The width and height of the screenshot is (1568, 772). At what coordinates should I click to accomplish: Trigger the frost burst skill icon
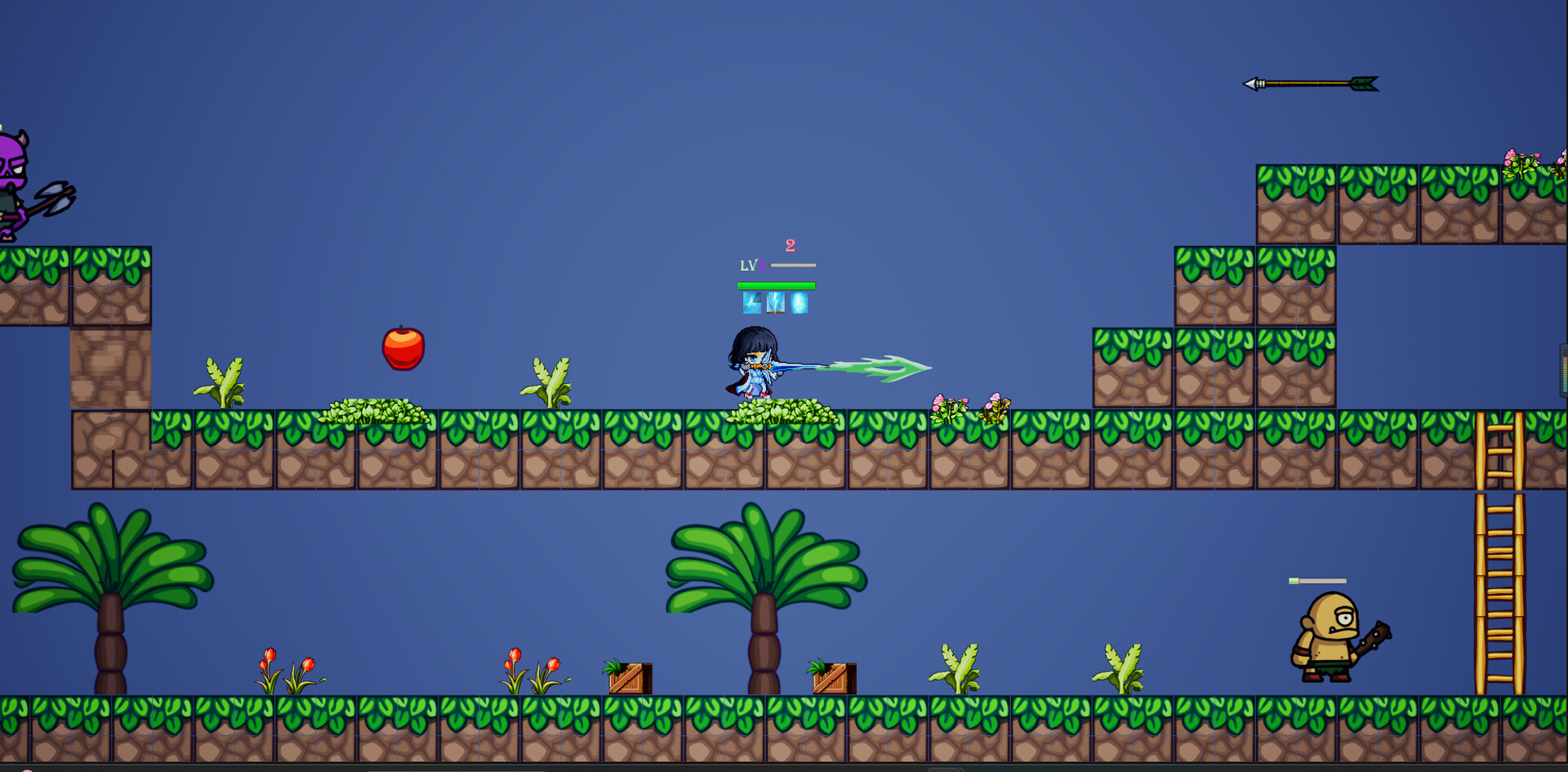[799, 302]
